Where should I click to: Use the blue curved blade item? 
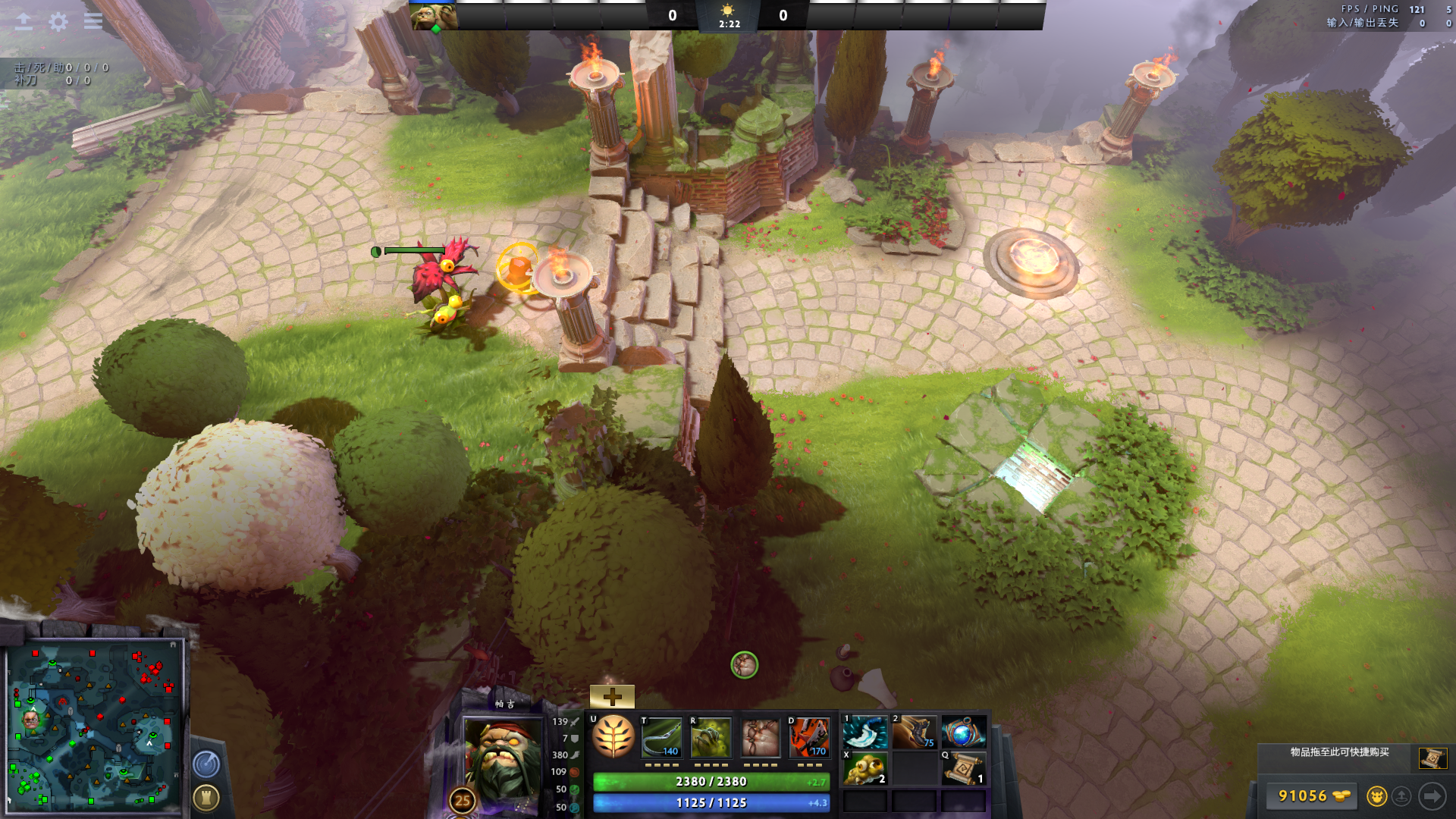(x=865, y=733)
